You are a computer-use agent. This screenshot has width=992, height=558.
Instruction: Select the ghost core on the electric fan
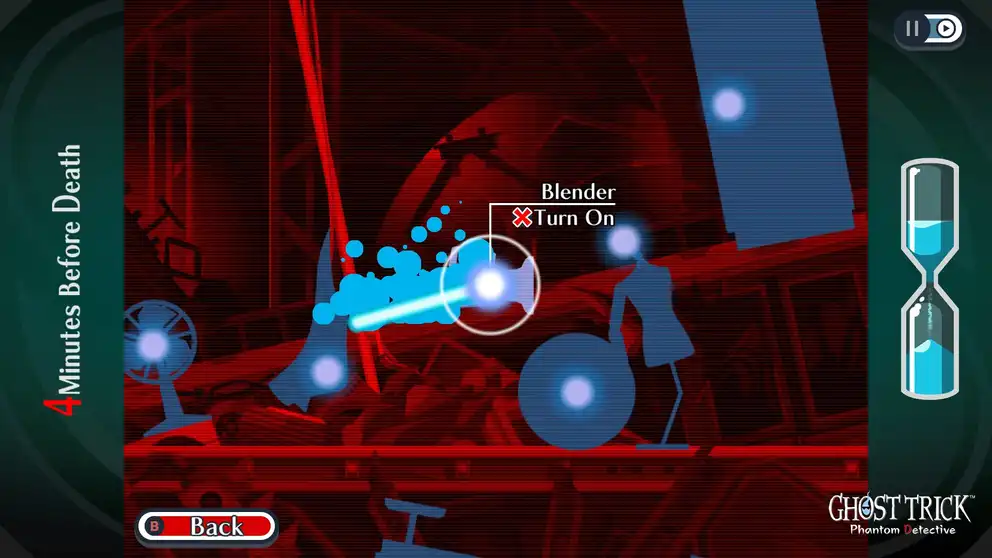153,345
